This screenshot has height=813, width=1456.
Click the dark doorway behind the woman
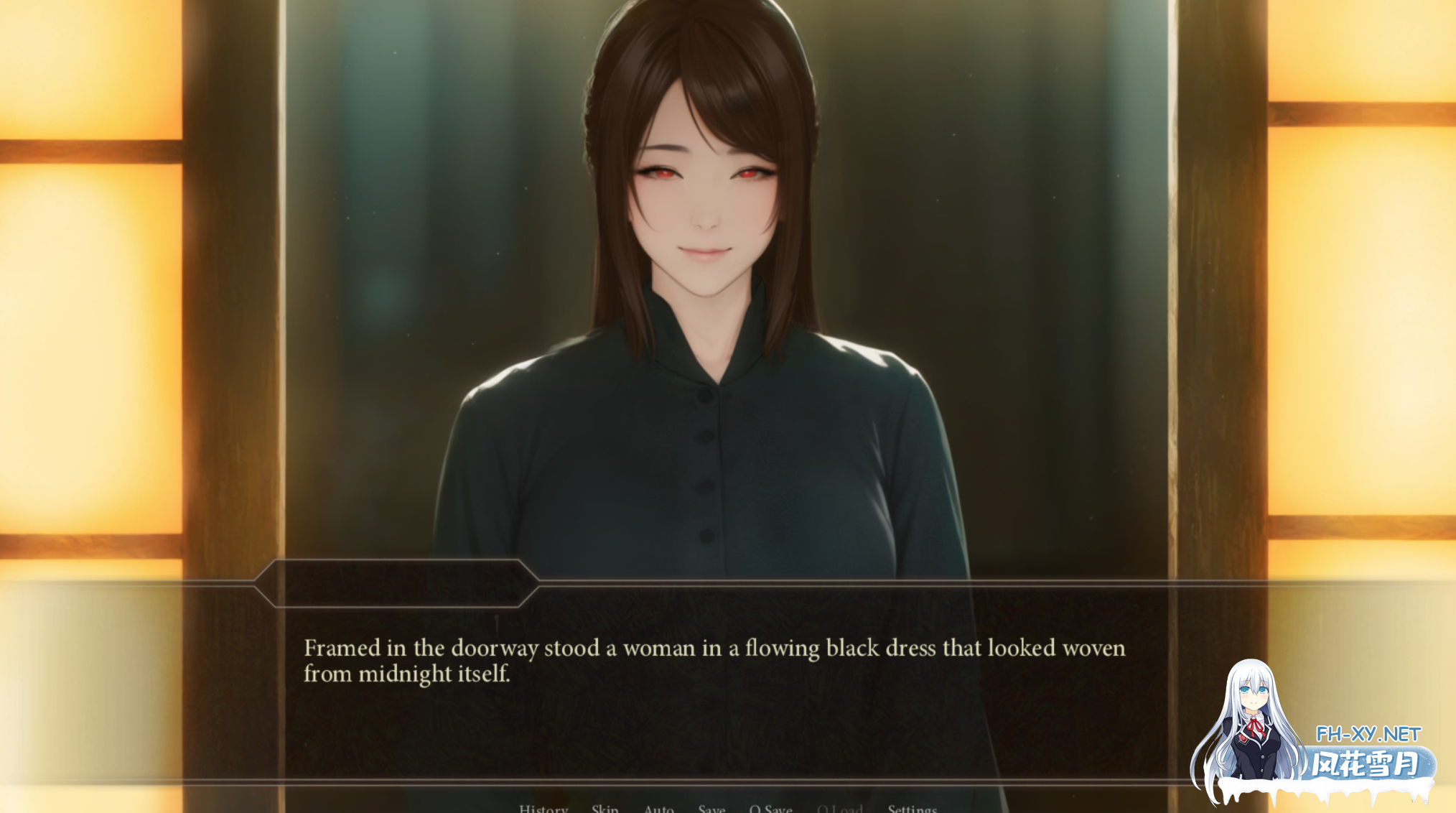click(x=1005, y=215)
